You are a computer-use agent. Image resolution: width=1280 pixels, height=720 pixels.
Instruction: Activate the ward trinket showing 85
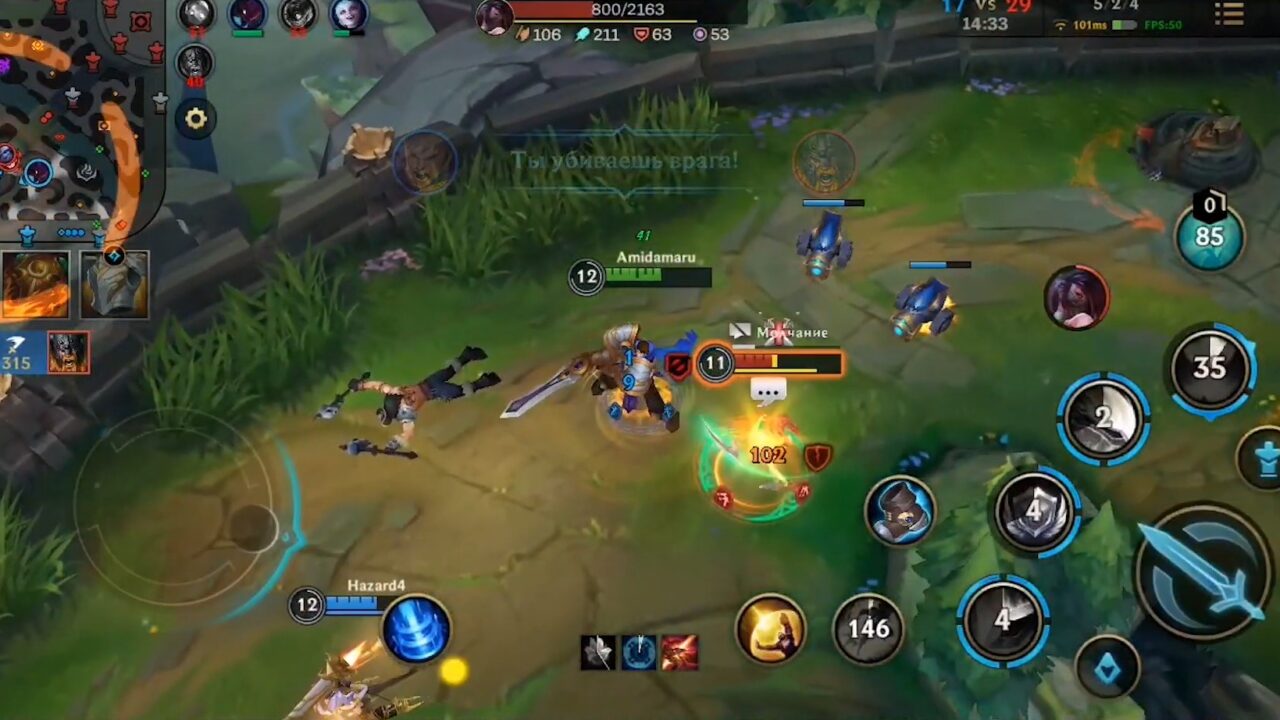1210,235
